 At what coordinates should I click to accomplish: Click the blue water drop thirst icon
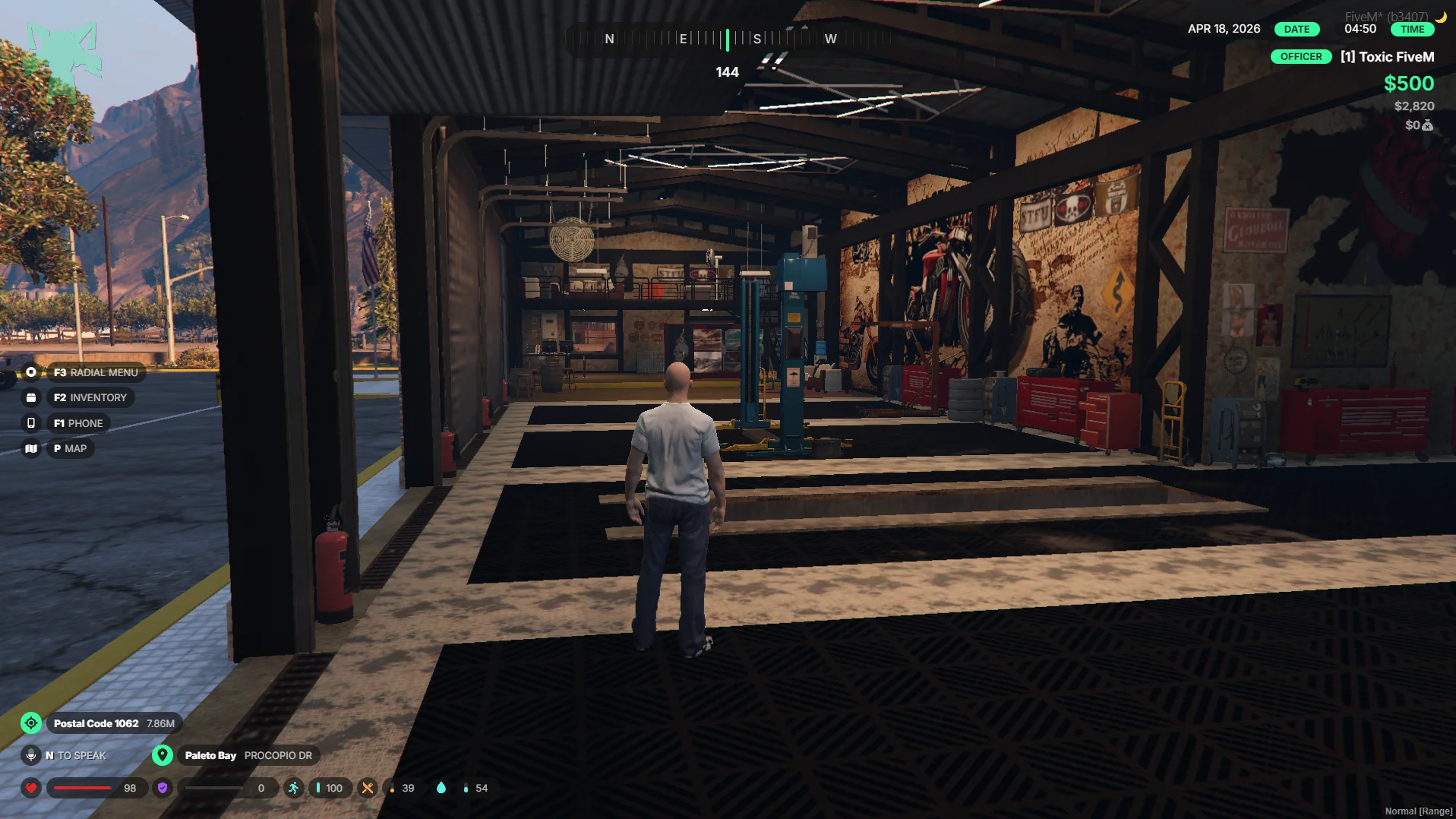441,788
